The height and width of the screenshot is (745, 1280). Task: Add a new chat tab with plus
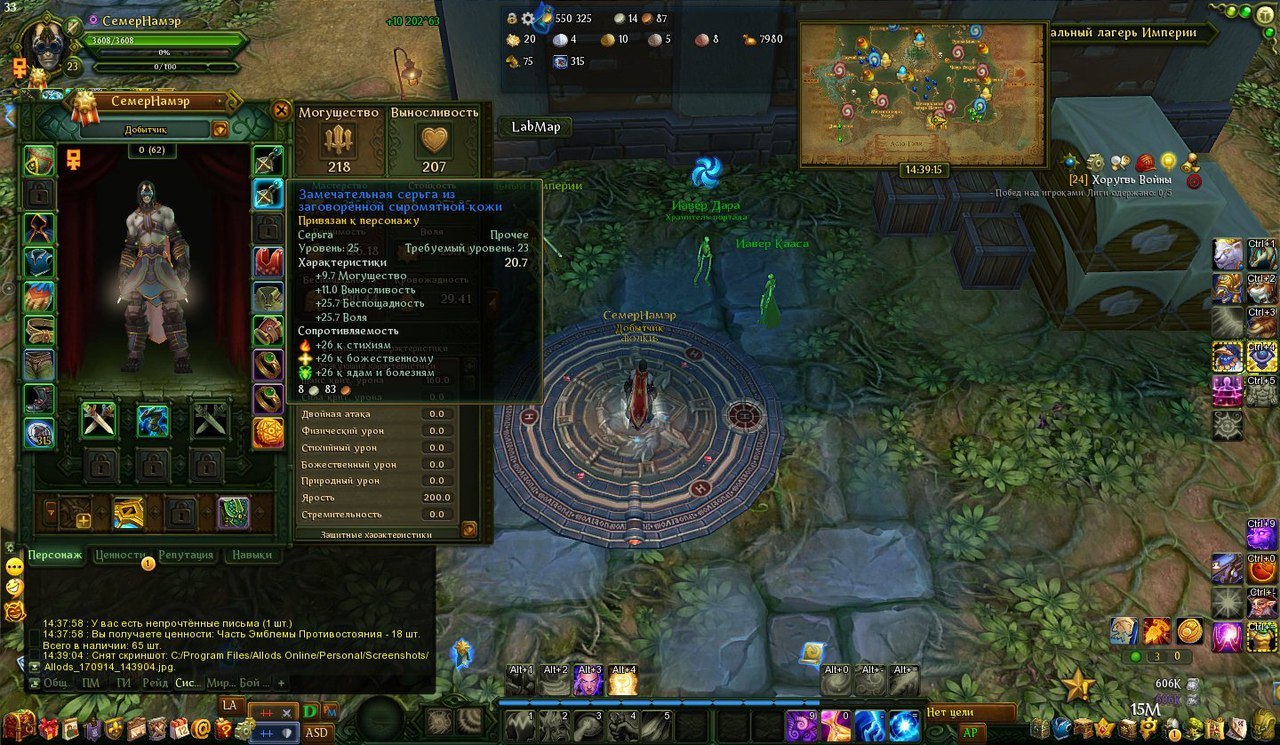(x=281, y=683)
